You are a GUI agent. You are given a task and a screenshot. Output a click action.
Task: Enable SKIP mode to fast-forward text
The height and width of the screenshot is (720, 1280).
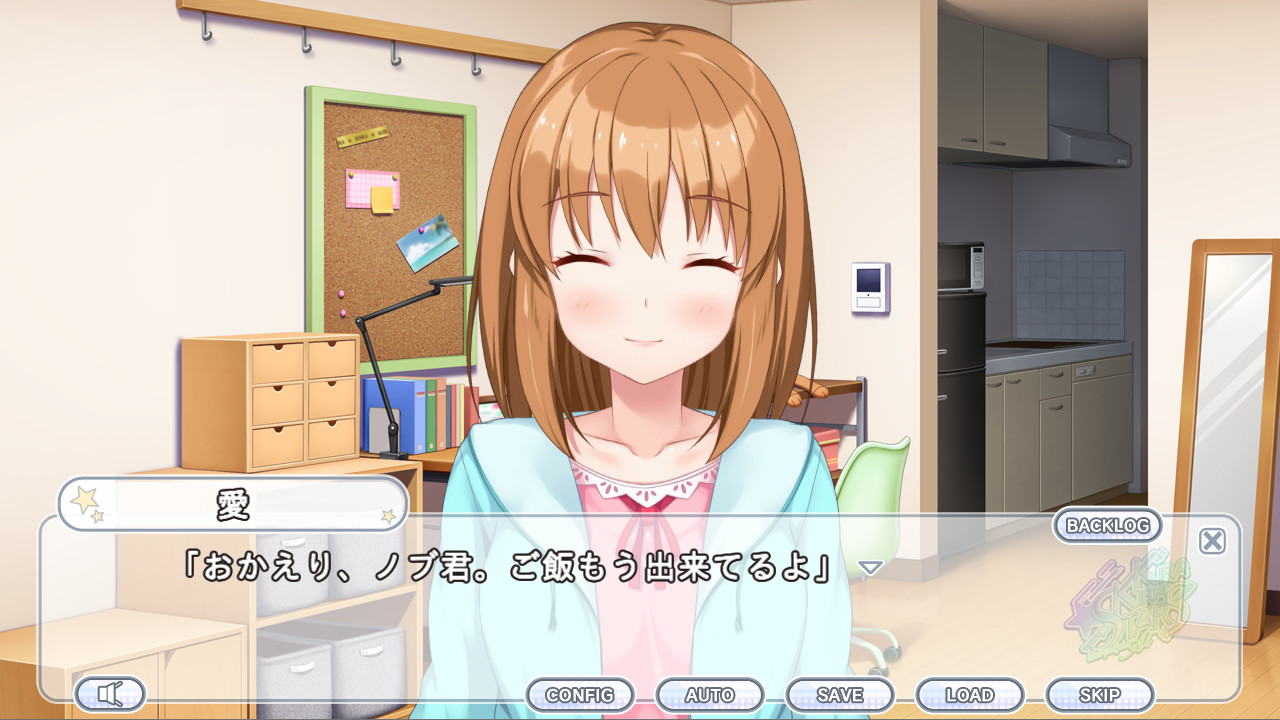point(1100,694)
